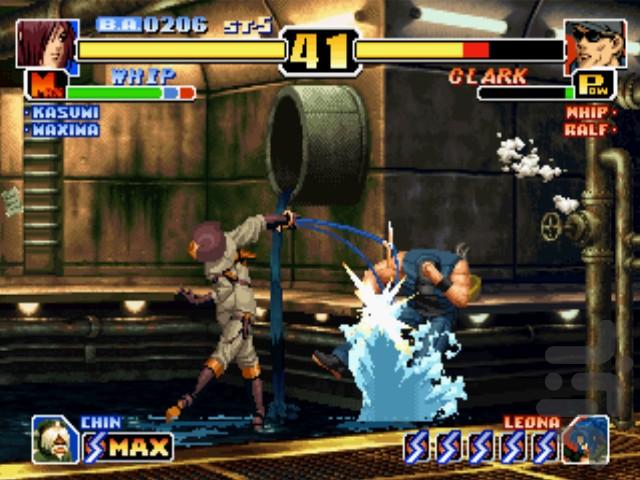Click Whip's character portrait
The image size is (640, 480).
tap(45, 43)
